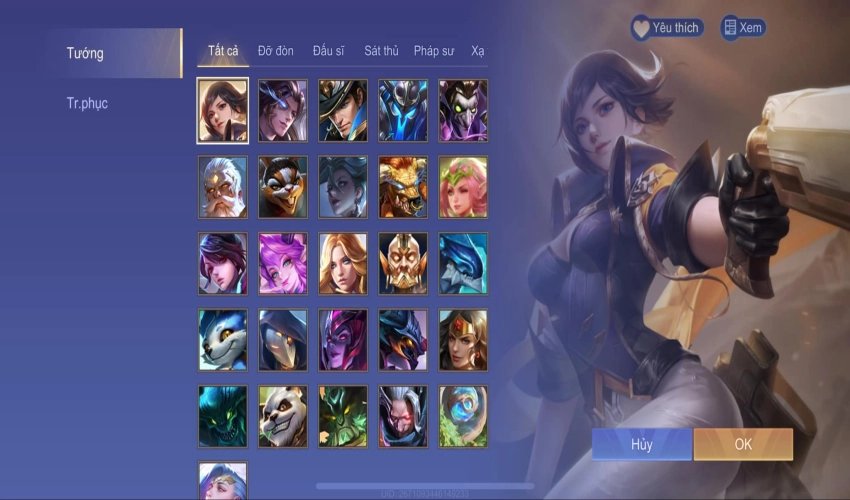Image resolution: width=850 pixels, height=500 pixels.
Task: Select the hero wearing a cowboy hat
Action: click(343, 110)
